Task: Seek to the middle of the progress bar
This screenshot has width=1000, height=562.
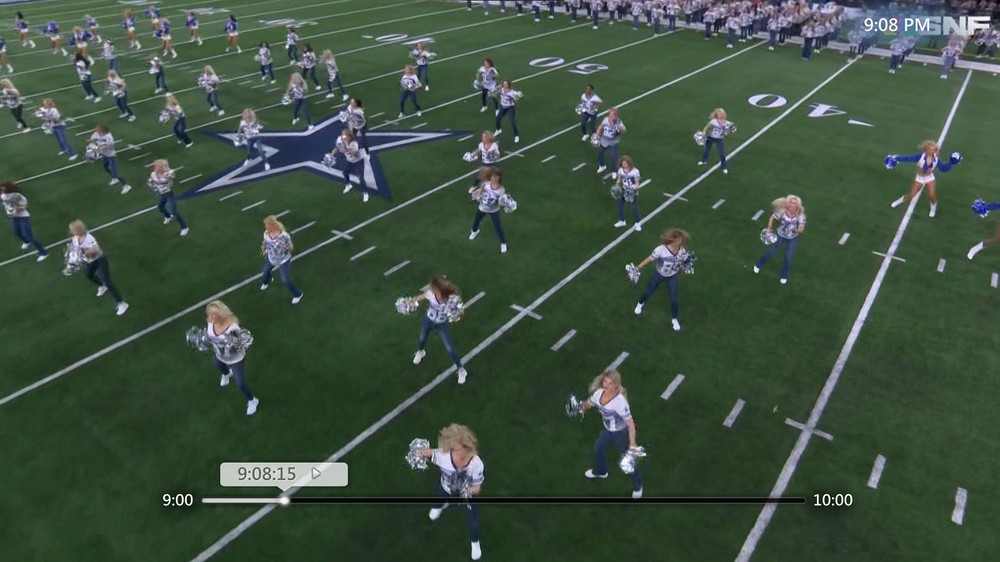Action: [x=503, y=500]
